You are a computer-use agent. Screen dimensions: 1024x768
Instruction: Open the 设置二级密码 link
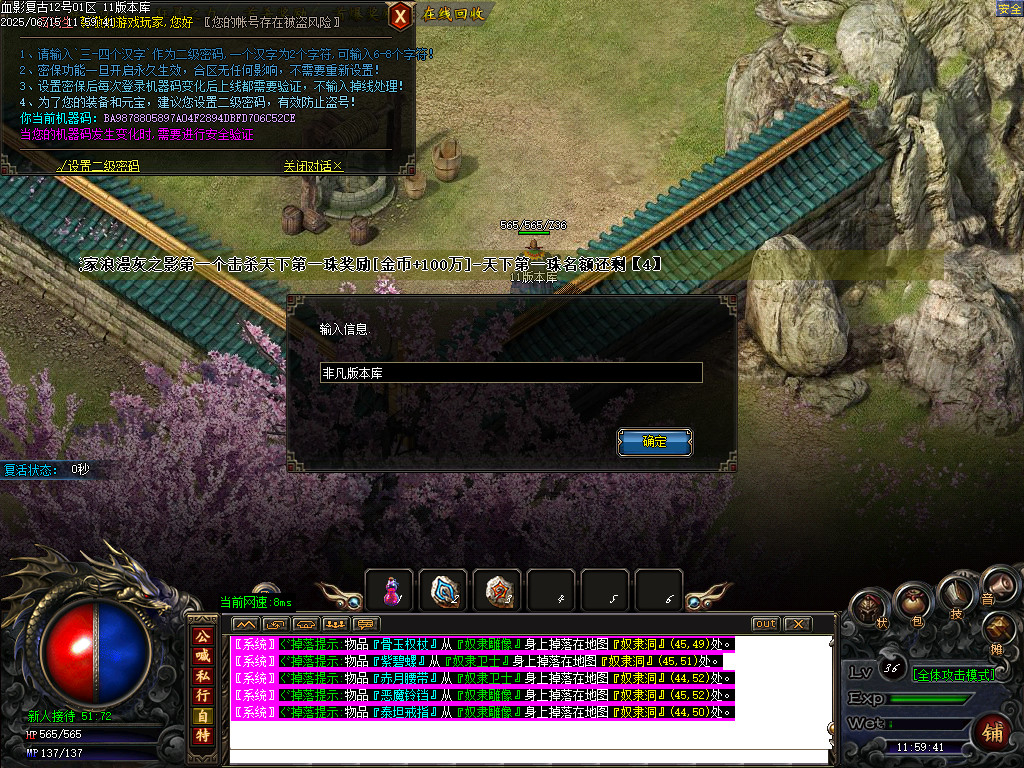[99, 166]
